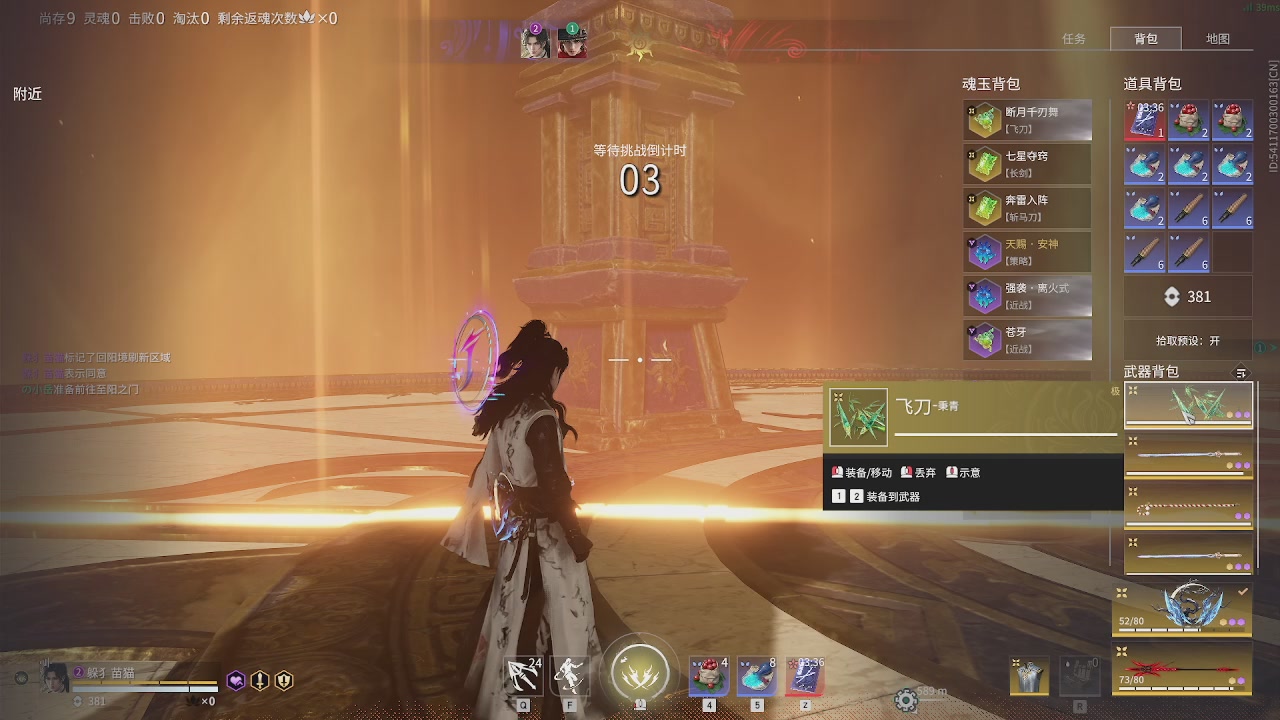Select the green 飞刀 throwing knives weapon slot
This screenshot has width=1280, height=720.
click(1188, 405)
